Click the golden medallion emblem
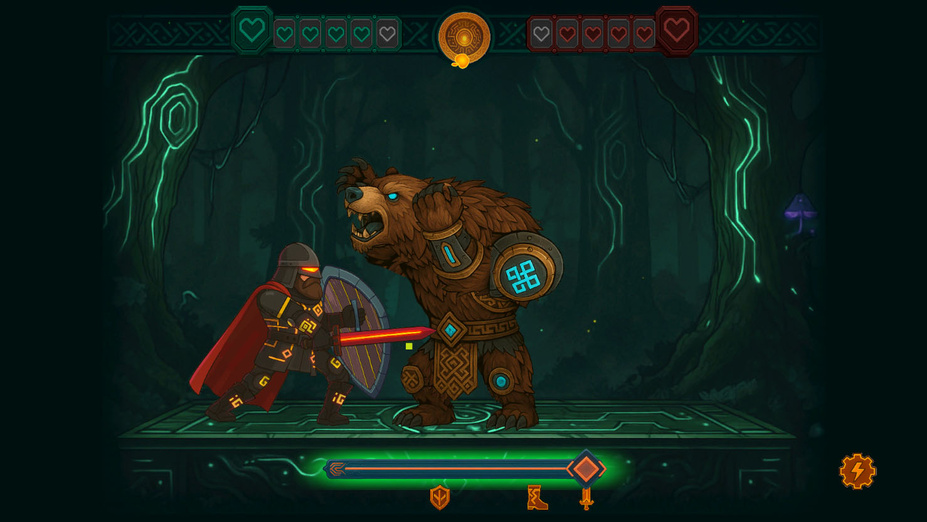 coord(464,37)
